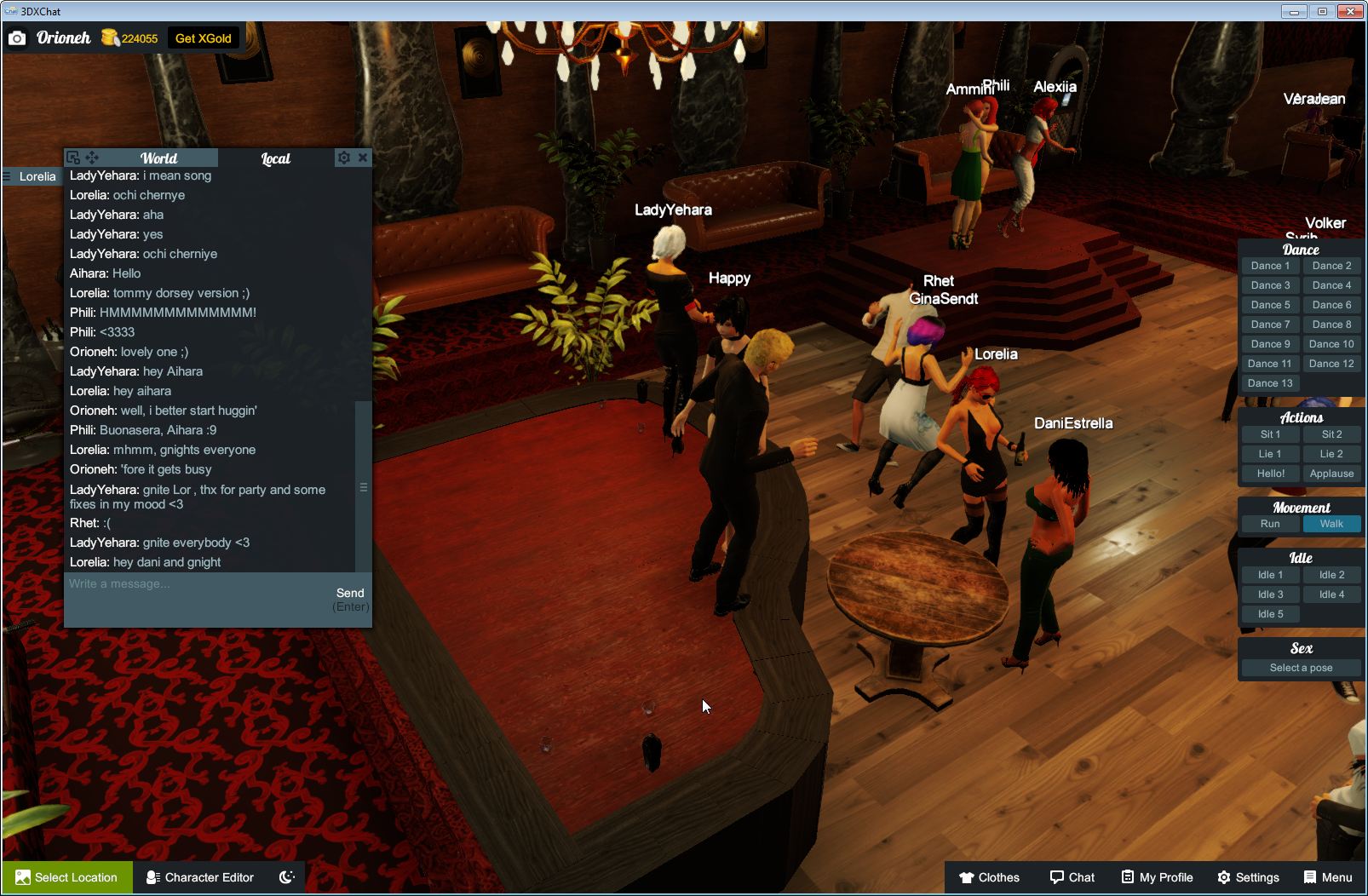Expand the Lorelia side chat tab
The image size is (1368, 896).
click(x=38, y=176)
